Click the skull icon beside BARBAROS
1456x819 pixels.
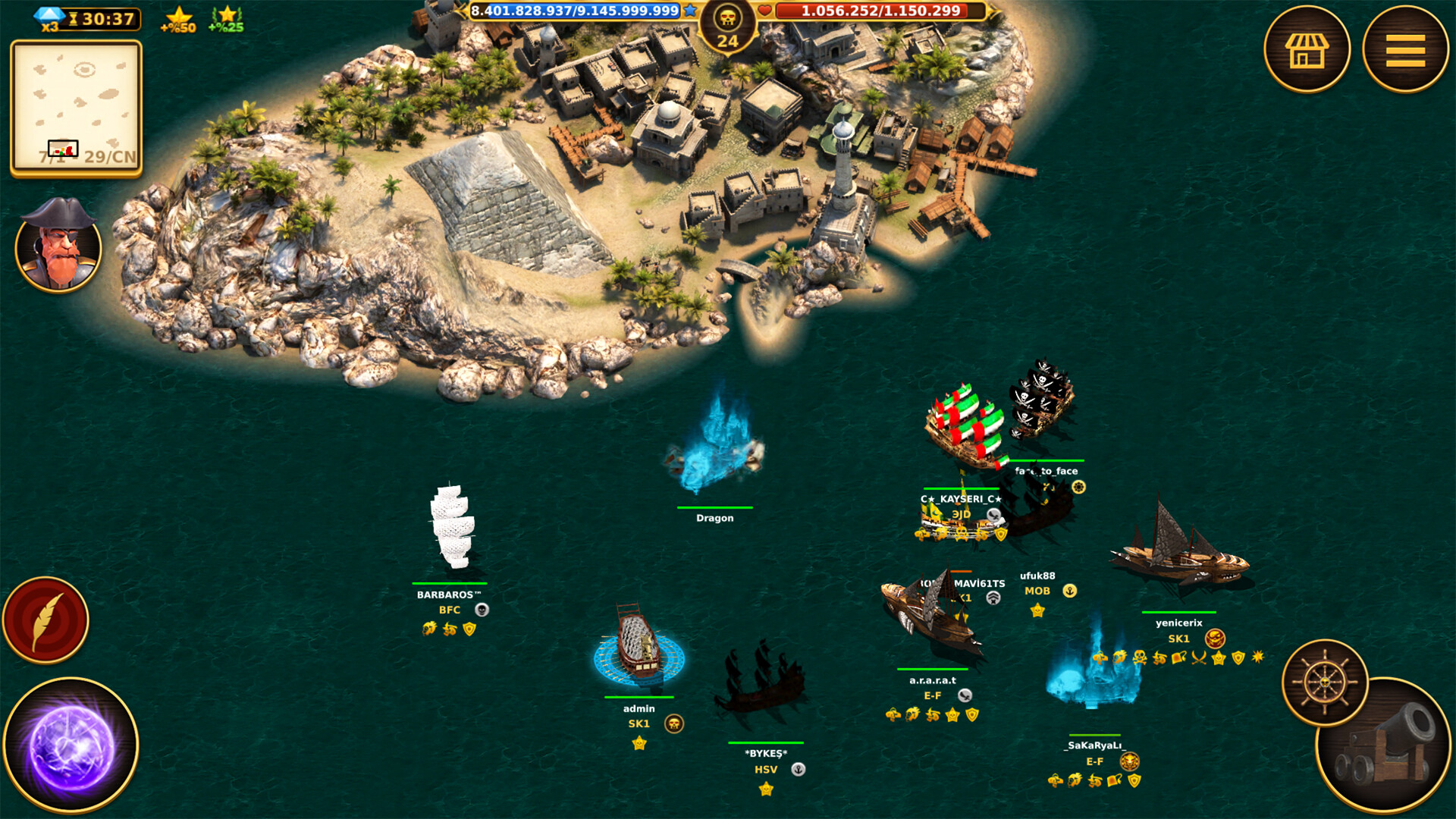tap(482, 609)
